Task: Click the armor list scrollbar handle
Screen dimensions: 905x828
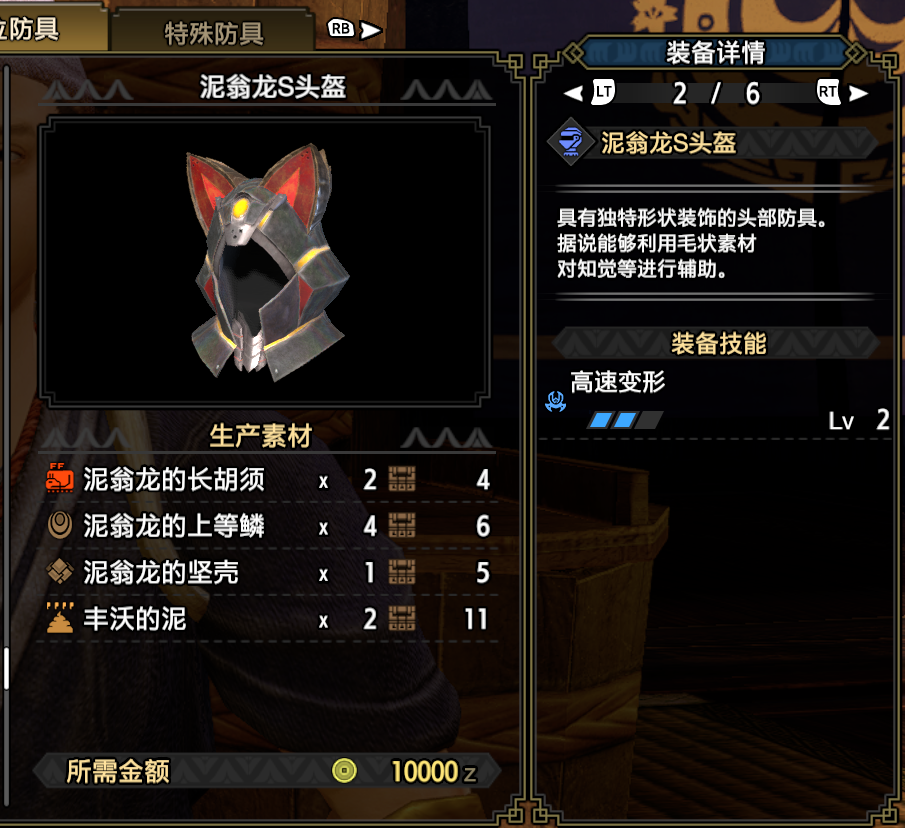Action: click(x=5, y=668)
